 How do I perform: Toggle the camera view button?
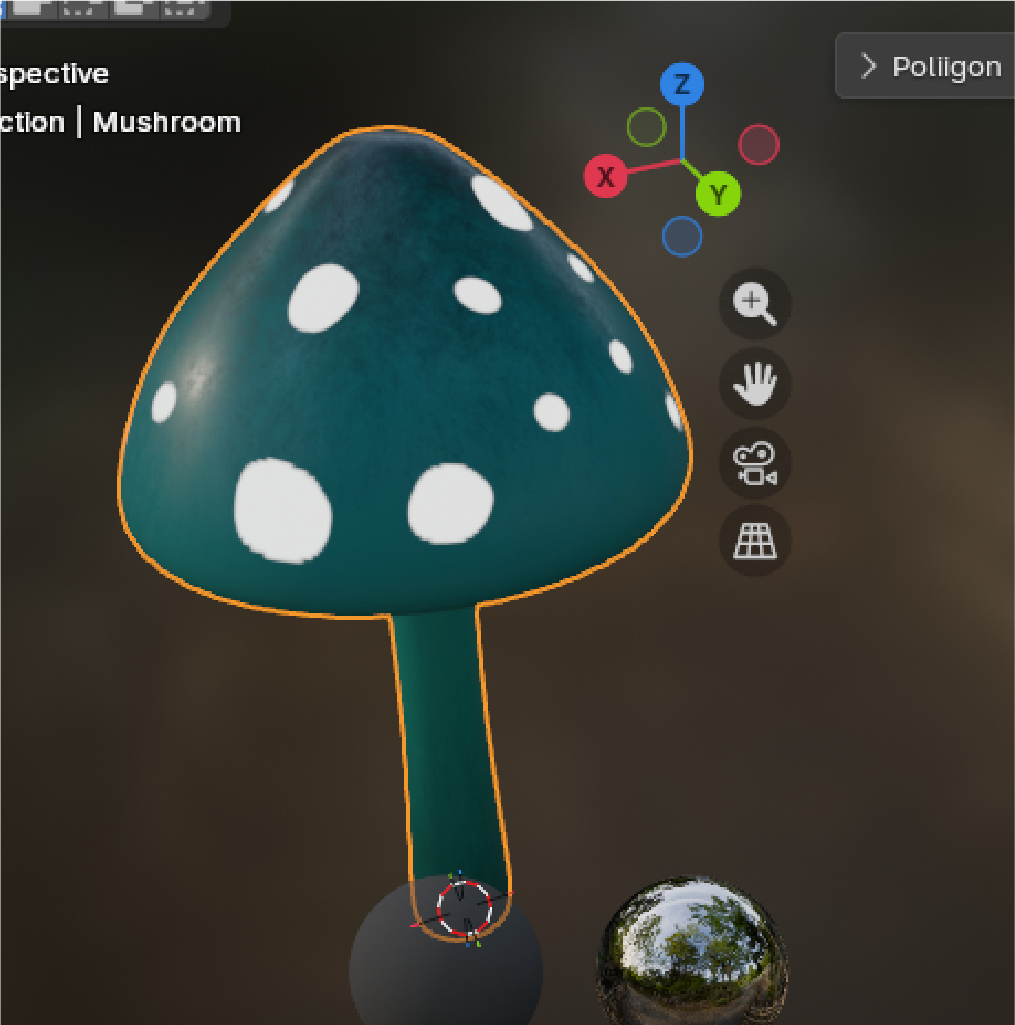click(x=755, y=462)
